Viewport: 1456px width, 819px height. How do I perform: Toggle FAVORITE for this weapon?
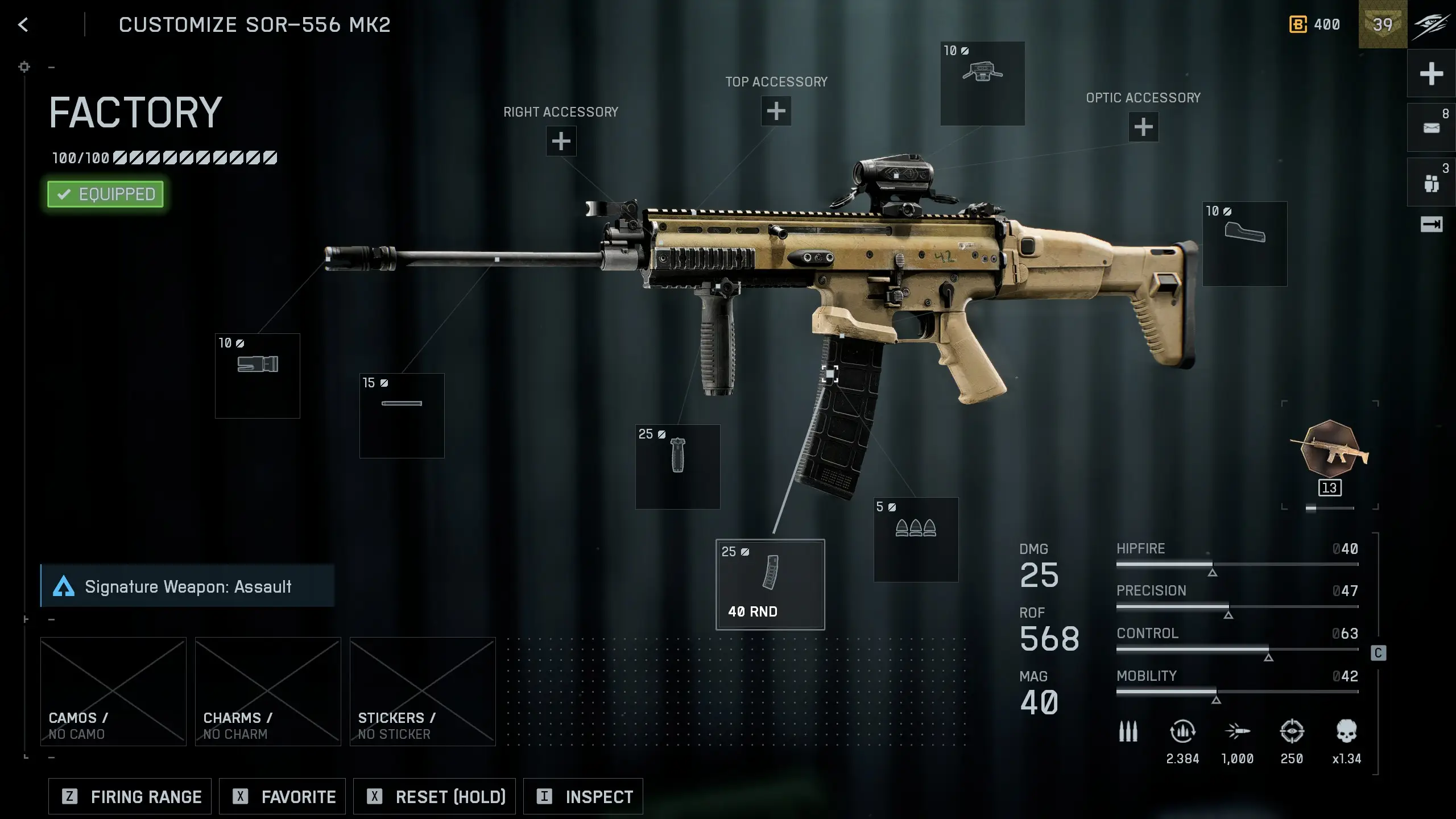click(282, 796)
